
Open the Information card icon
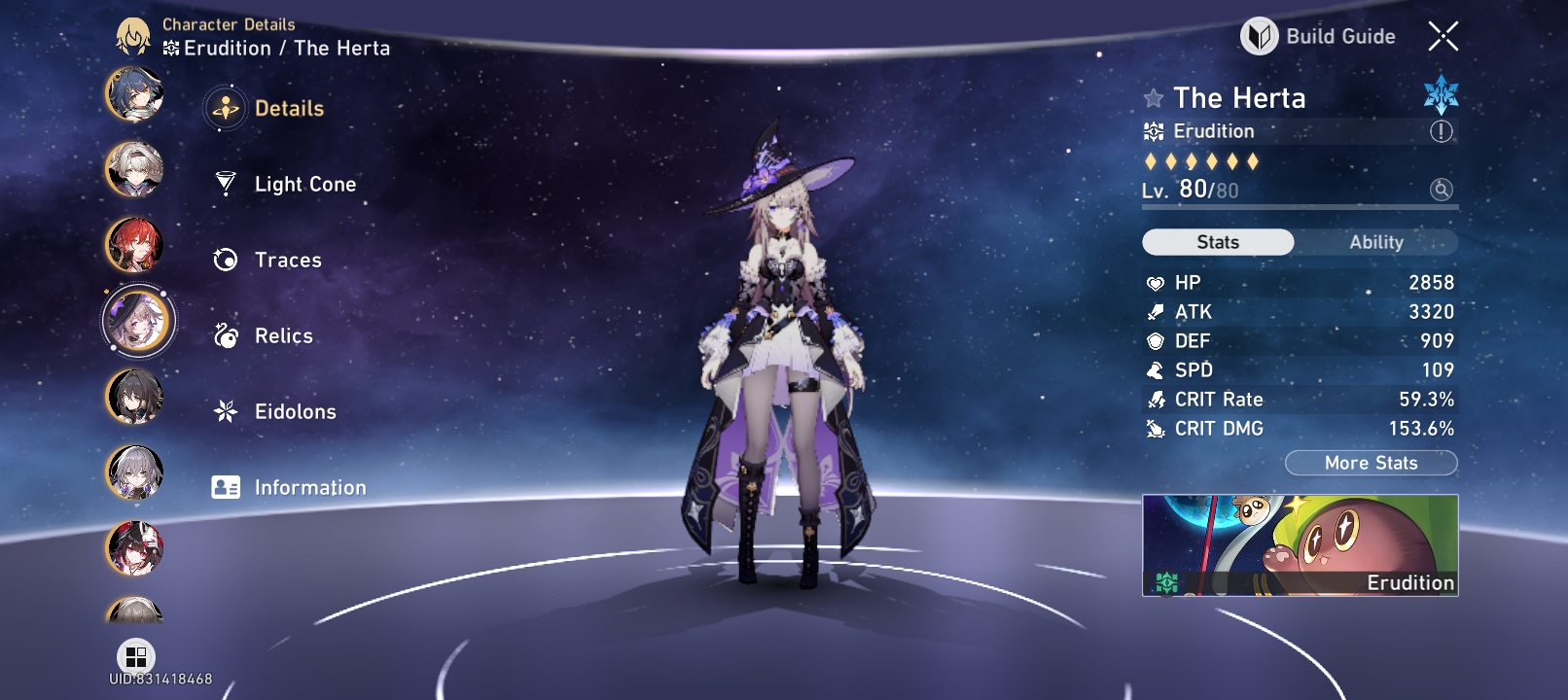click(x=225, y=487)
